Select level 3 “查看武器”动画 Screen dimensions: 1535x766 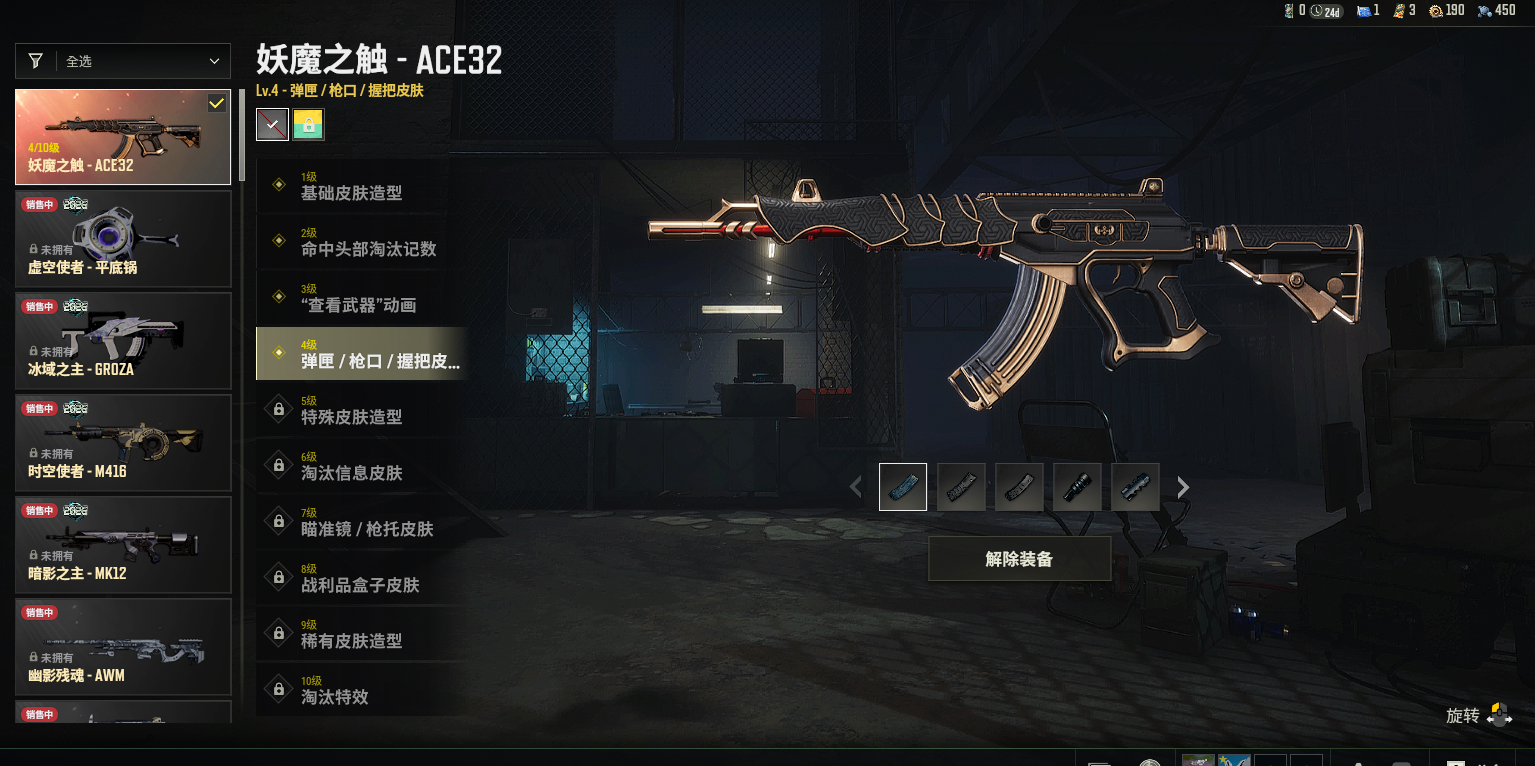[x=362, y=298]
